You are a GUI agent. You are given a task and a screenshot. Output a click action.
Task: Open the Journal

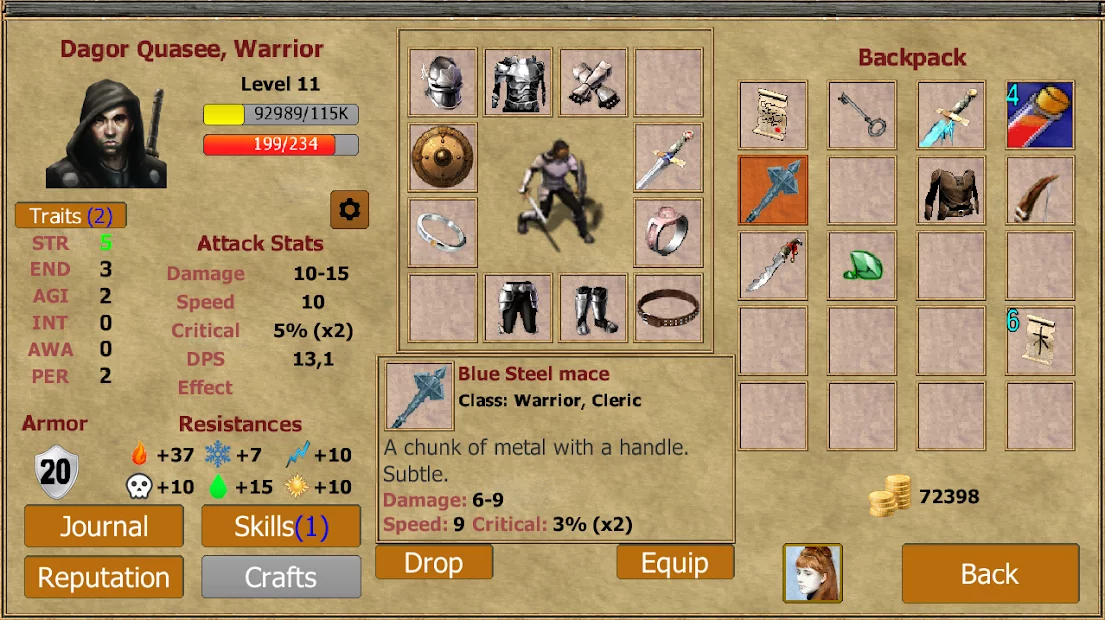coord(104,527)
